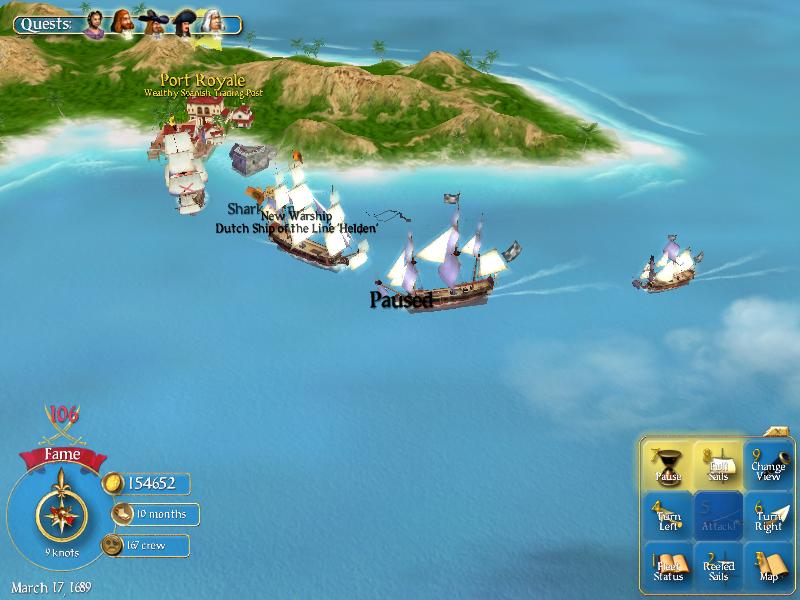Click the Change View telescope button

768,465
